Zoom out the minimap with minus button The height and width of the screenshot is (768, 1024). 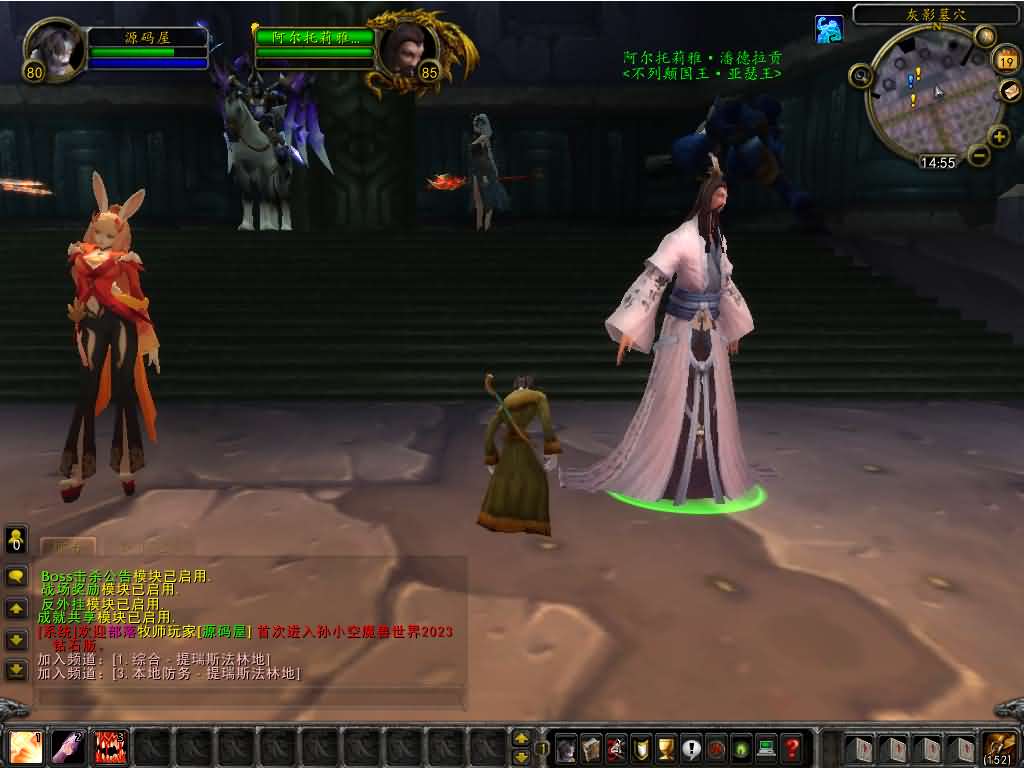coord(979,155)
